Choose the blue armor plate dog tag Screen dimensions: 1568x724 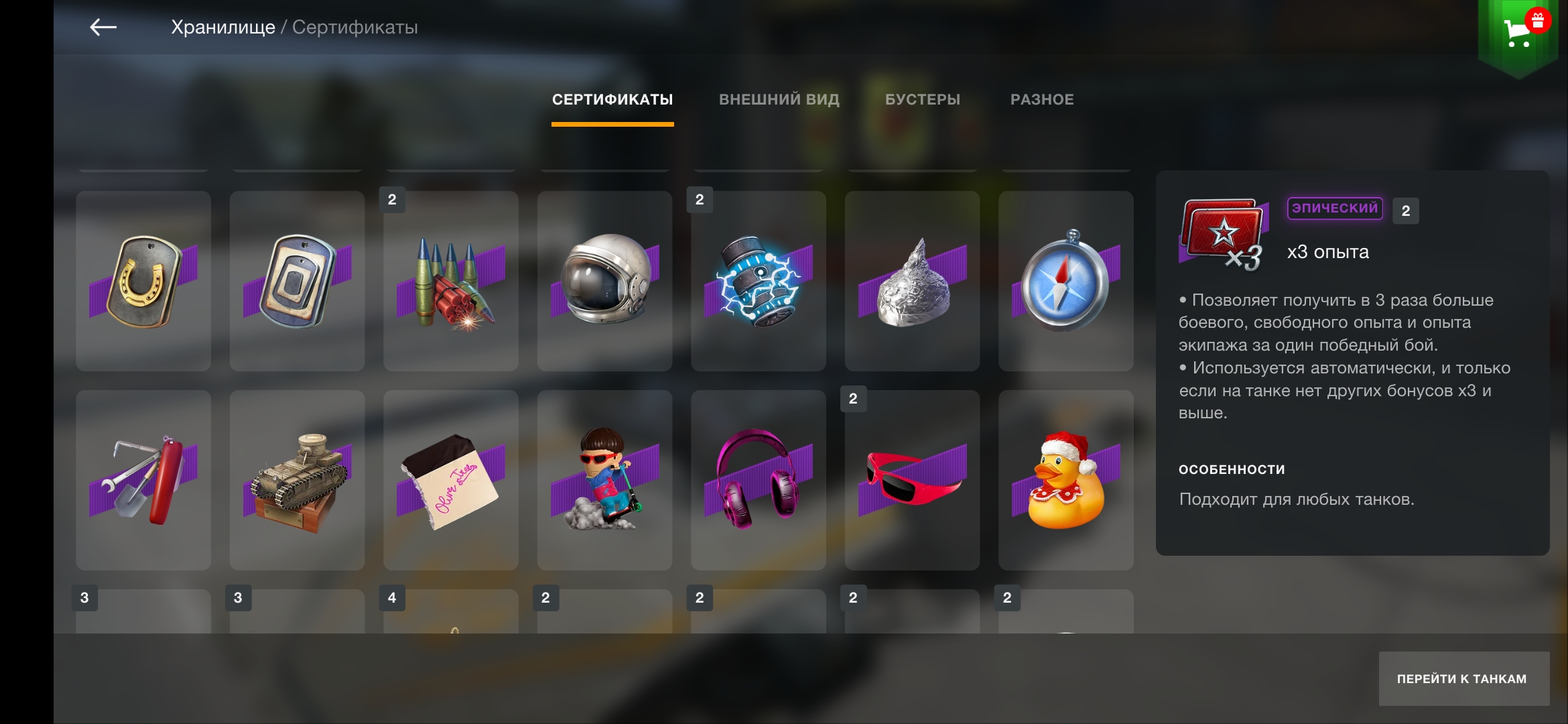point(297,282)
